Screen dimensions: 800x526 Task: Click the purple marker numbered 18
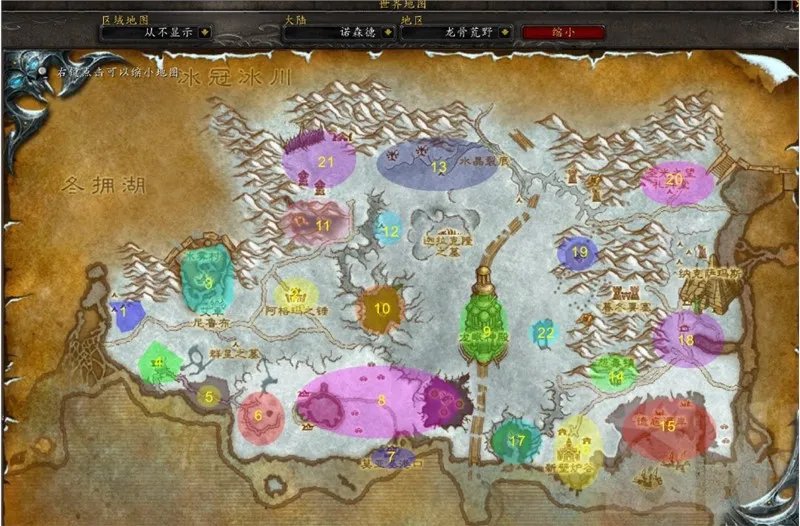[x=687, y=338]
